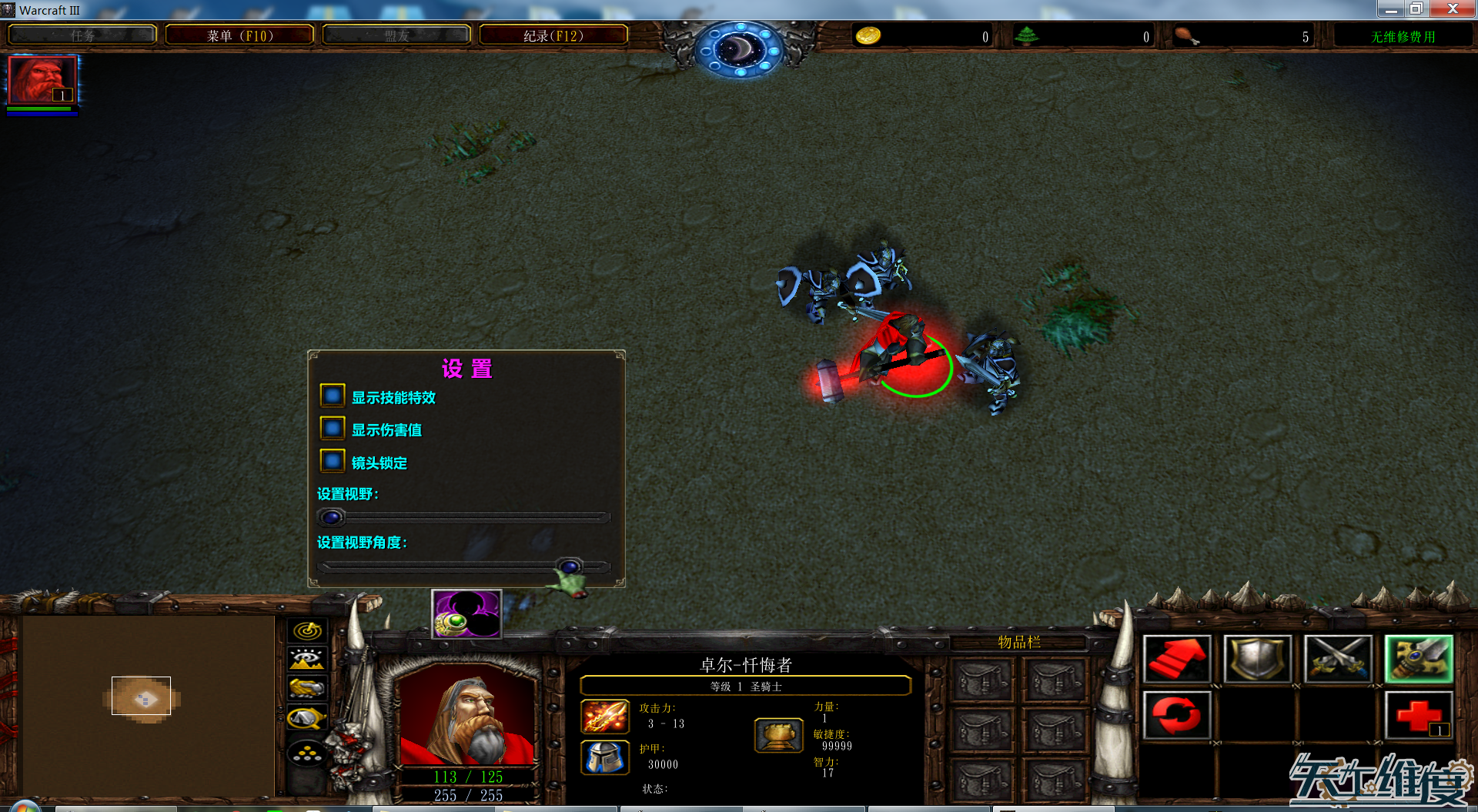Screen dimensions: 1478x812
Task: Open the 菜单 (F10) menu
Action: [x=239, y=35]
